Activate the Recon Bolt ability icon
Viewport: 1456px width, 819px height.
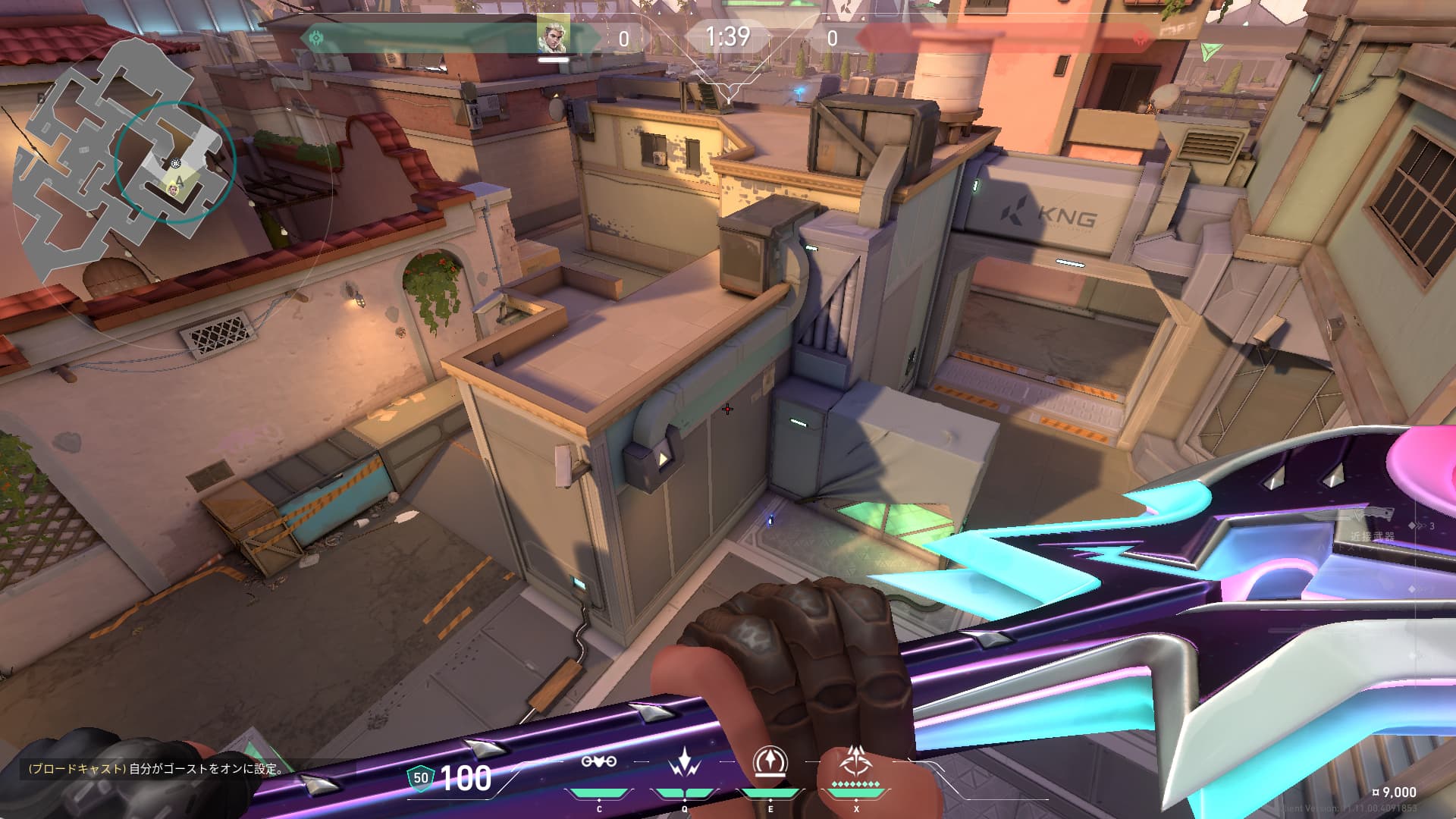click(770, 761)
